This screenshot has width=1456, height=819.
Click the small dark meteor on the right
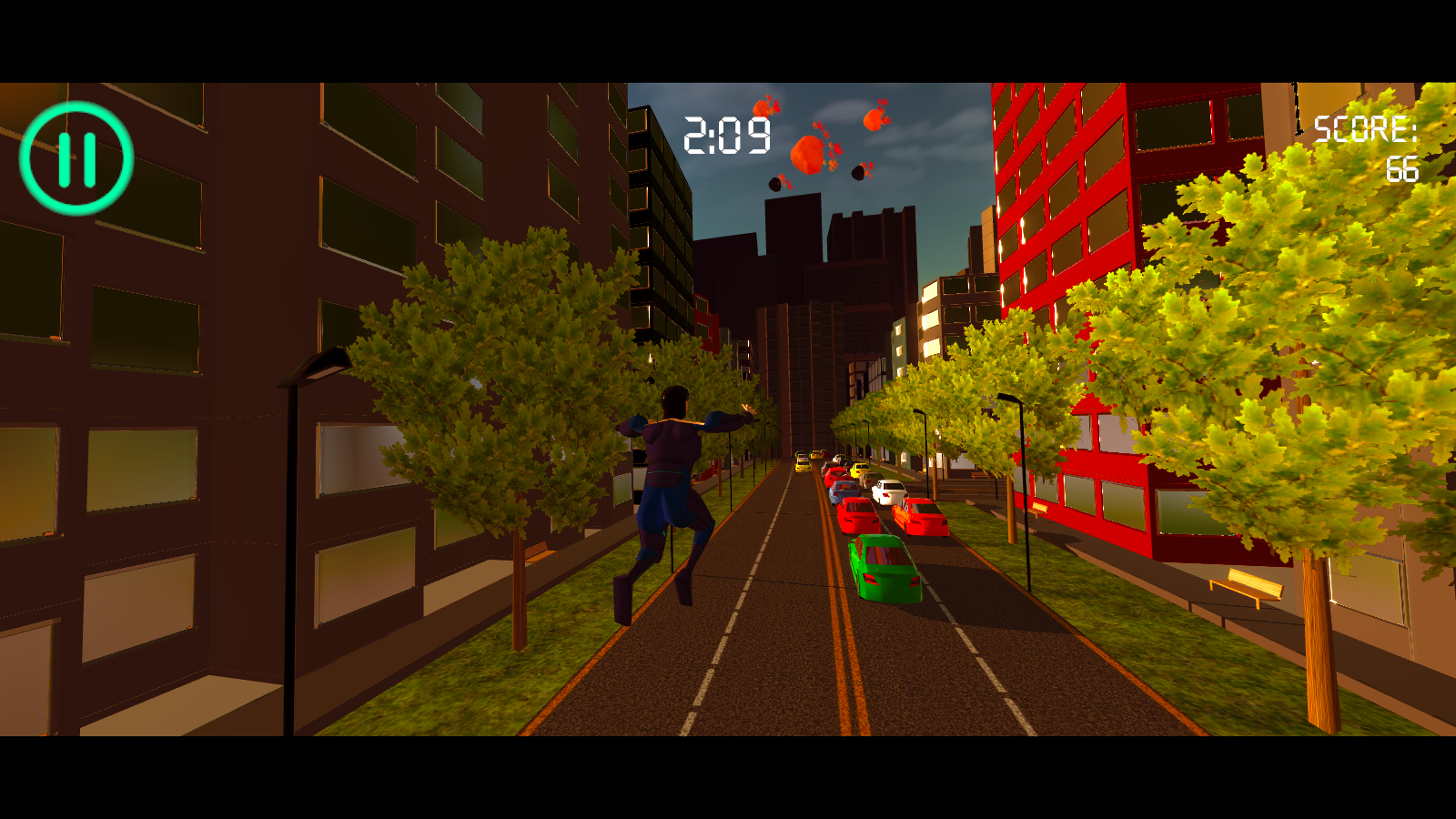tap(859, 171)
